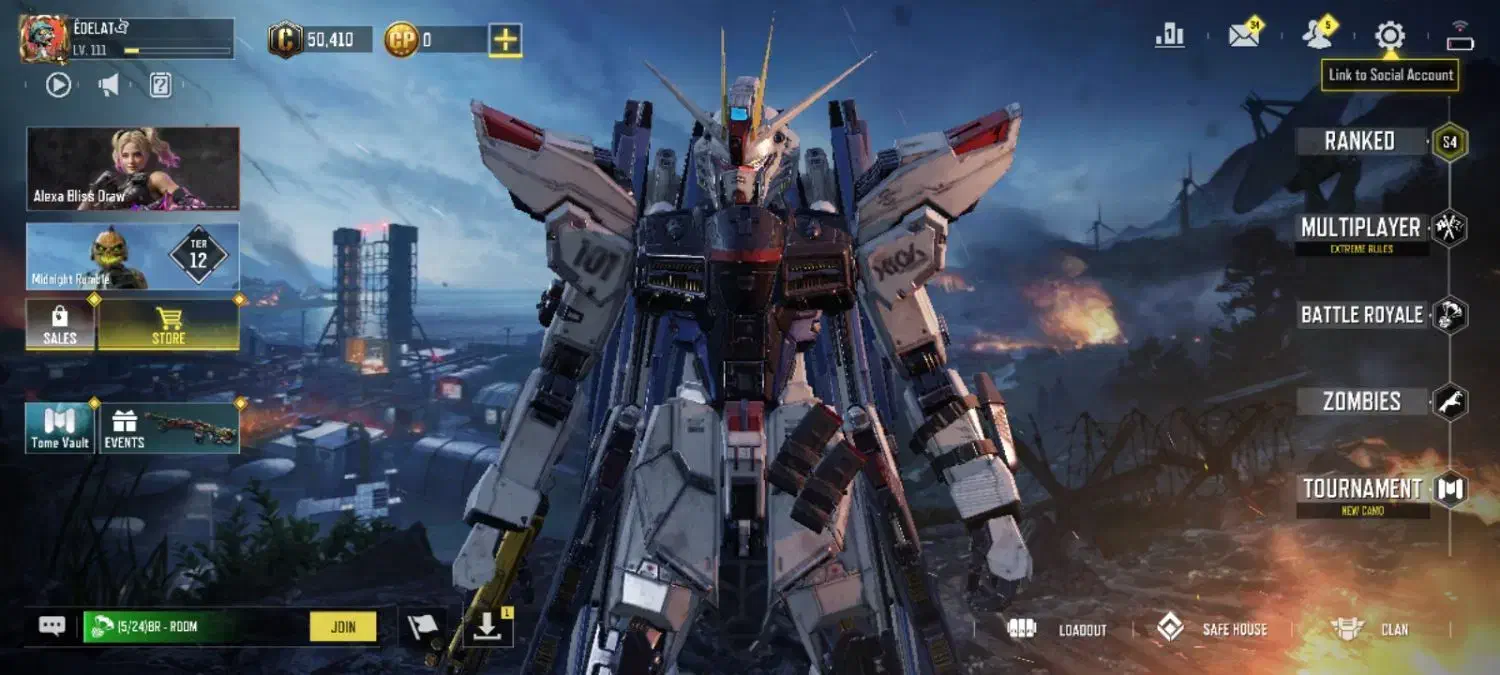
Task: Open the Ranked mode menu
Action: [x=1360, y=141]
